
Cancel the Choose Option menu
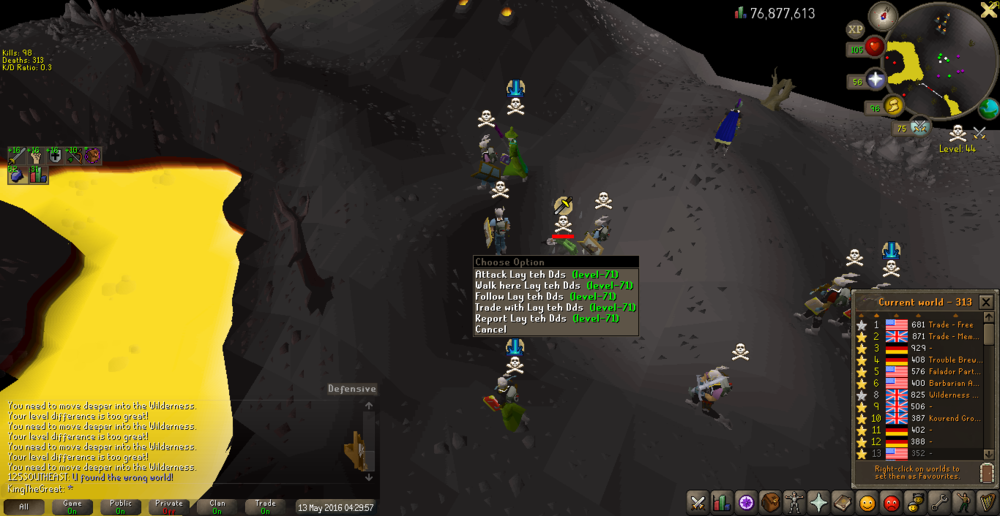coord(491,330)
